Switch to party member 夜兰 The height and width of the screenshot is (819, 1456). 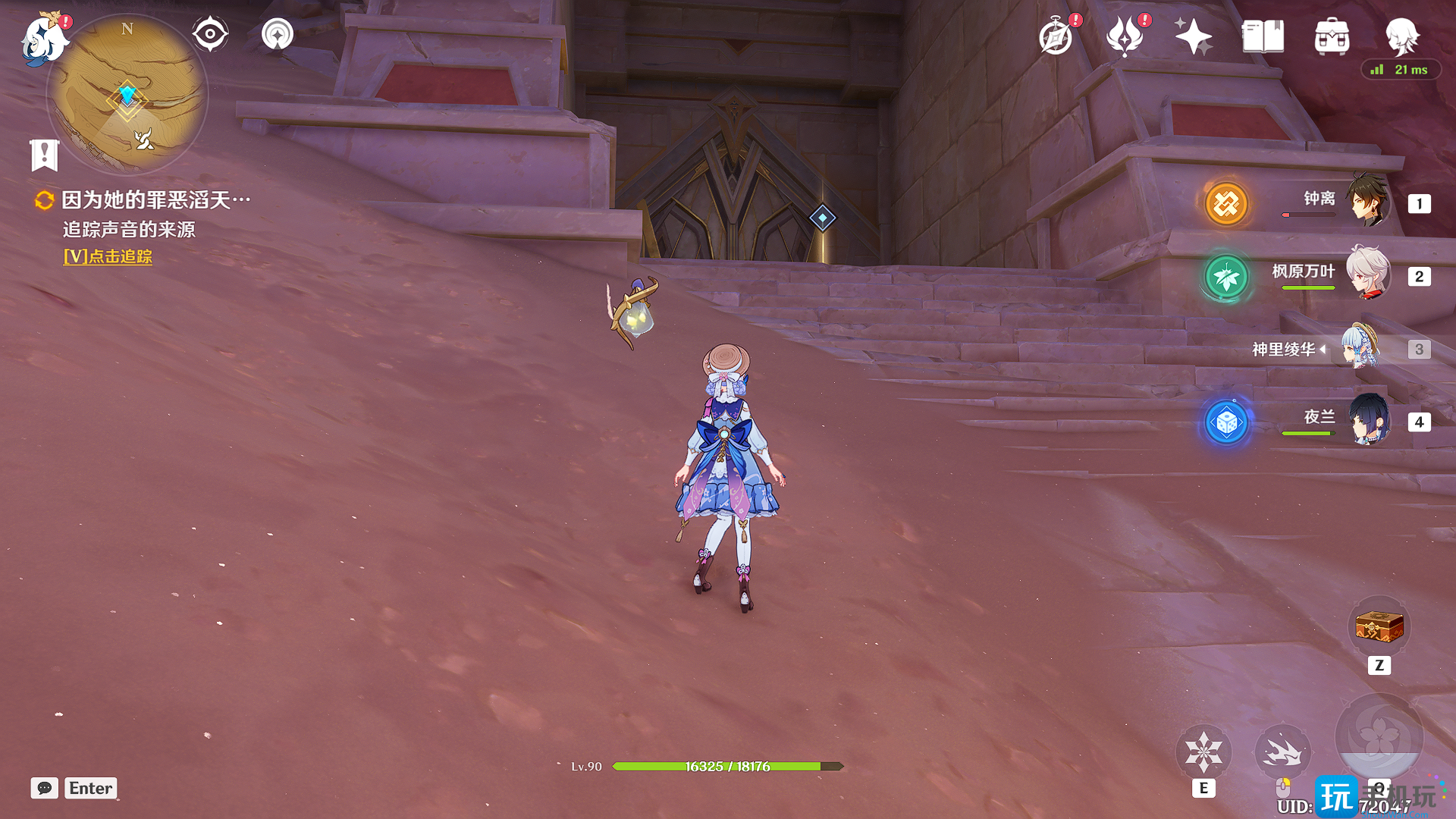pyautogui.click(x=1368, y=420)
